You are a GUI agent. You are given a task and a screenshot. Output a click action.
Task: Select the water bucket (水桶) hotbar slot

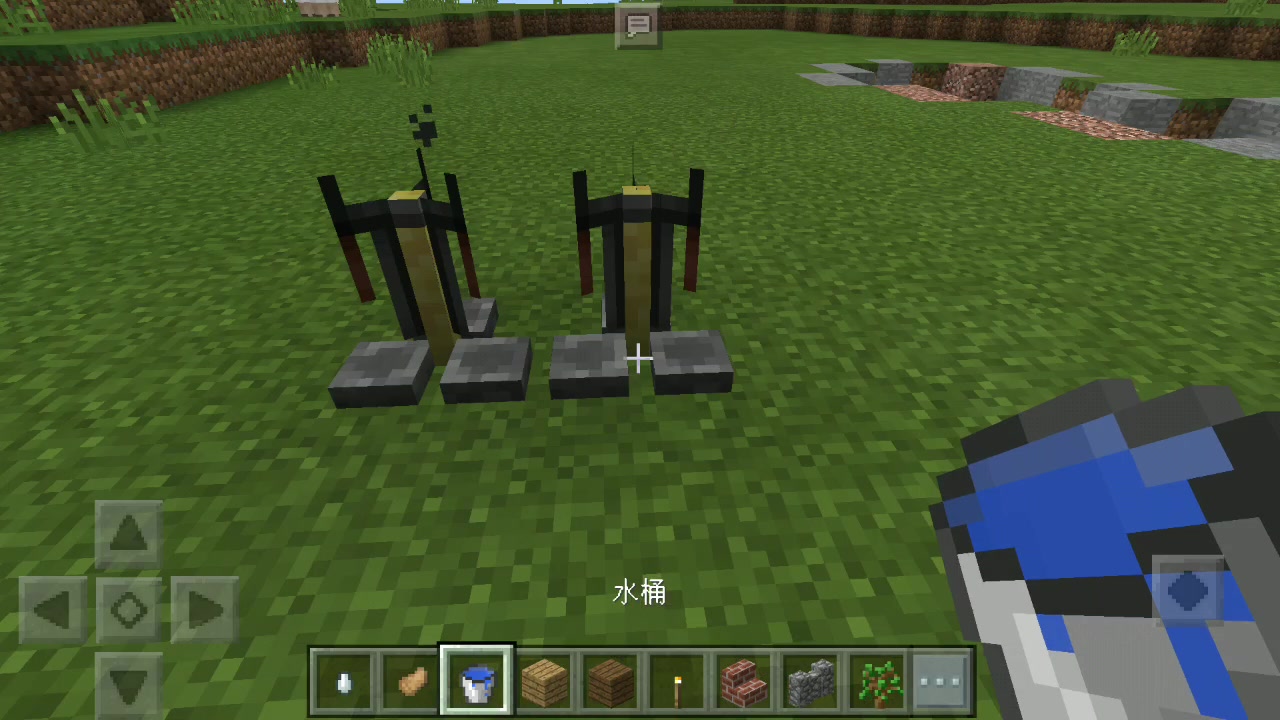[476, 679]
